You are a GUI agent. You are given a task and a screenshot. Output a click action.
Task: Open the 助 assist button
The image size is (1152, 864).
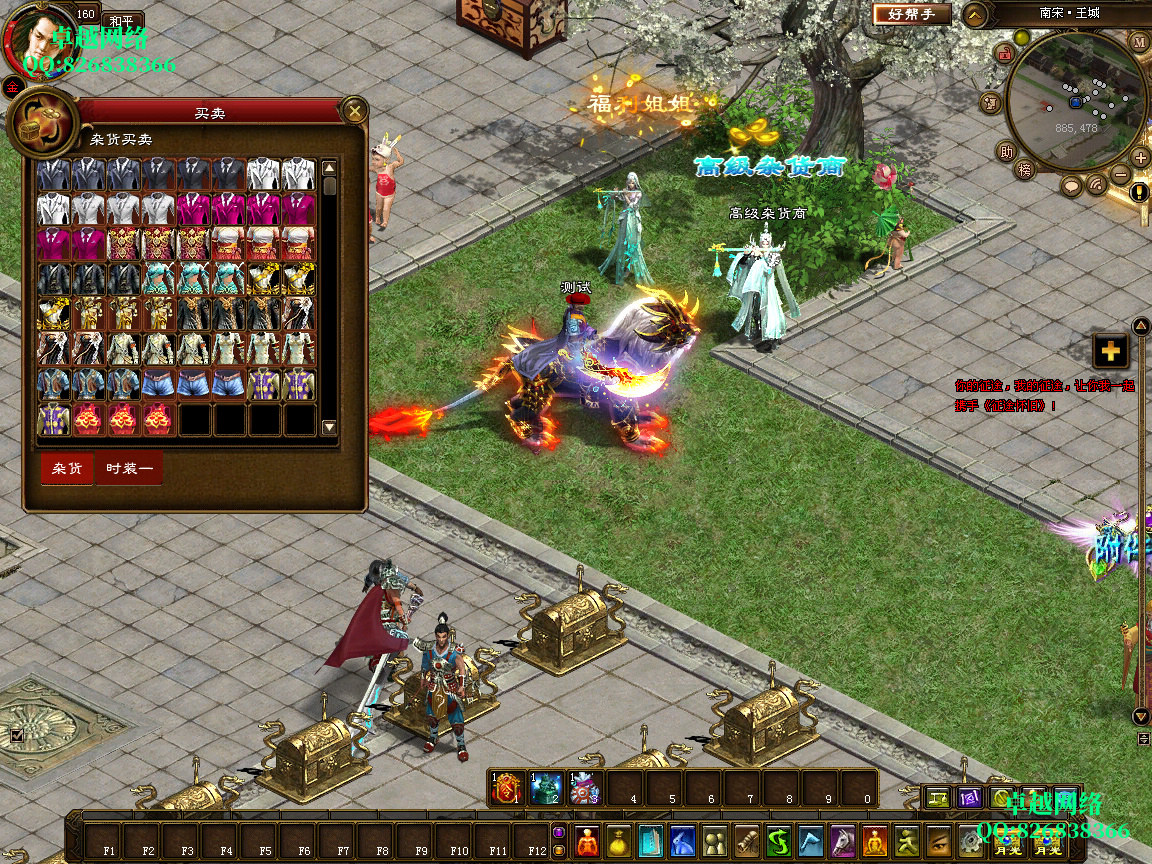click(x=1005, y=152)
